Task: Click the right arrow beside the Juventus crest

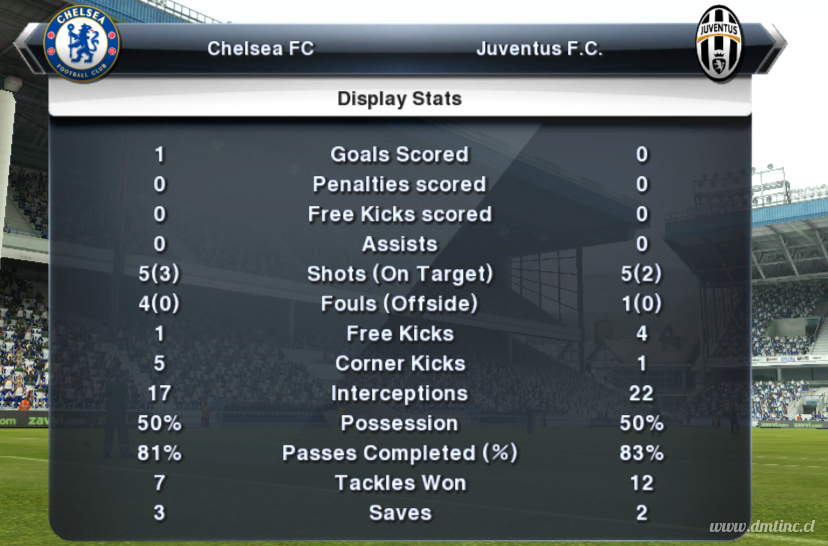Action: pyautogui.click(x=774, y=45)
